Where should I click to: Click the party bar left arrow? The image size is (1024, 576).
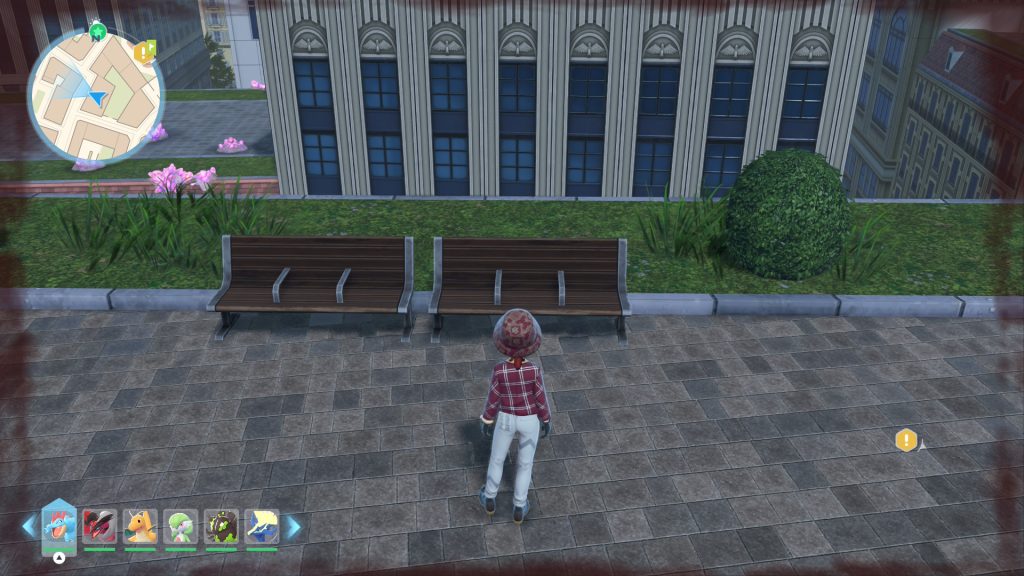pos(28,526)
